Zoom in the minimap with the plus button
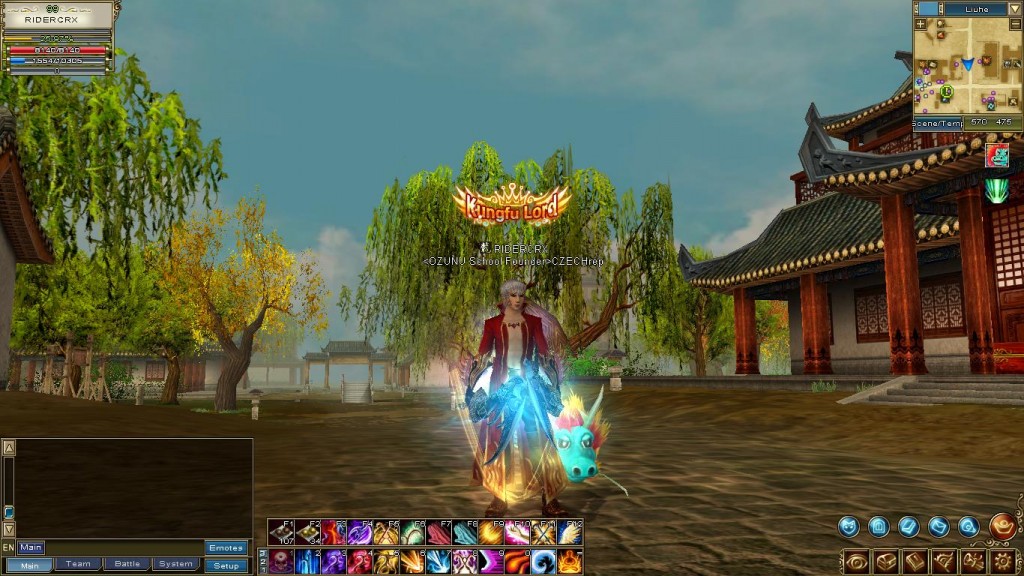The width and height of the screenshot is (1024, 576). click(x=920, y=23)
